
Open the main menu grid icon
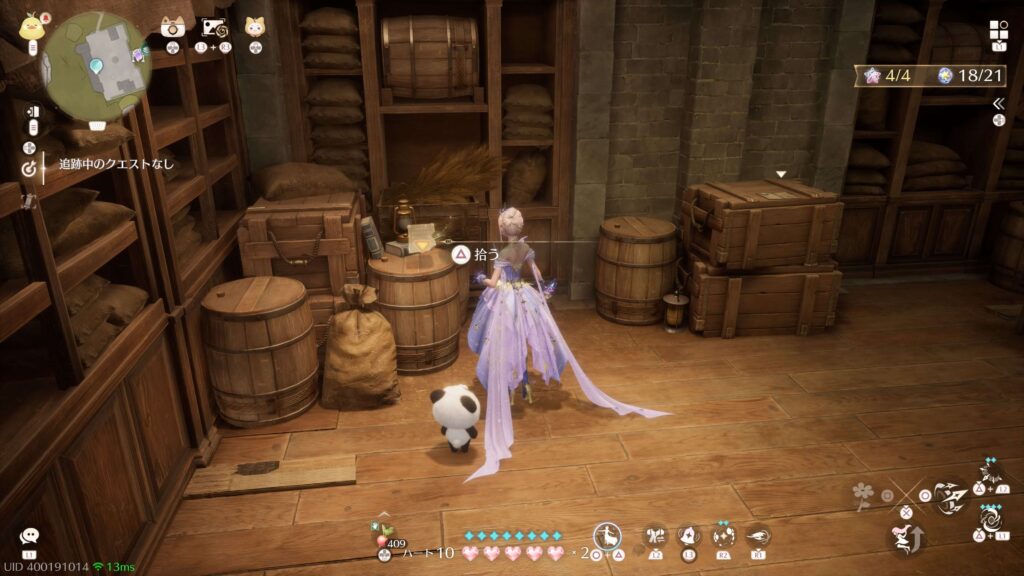(x=999, y=30)
